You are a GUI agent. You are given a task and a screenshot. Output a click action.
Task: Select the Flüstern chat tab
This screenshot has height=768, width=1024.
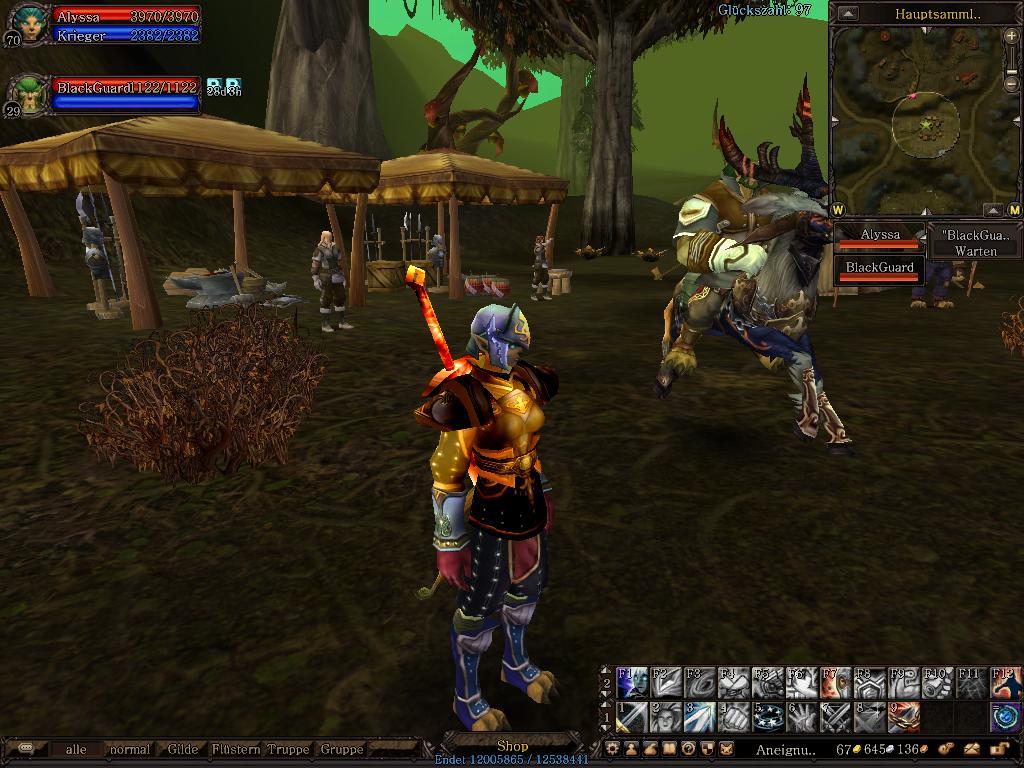236,749
